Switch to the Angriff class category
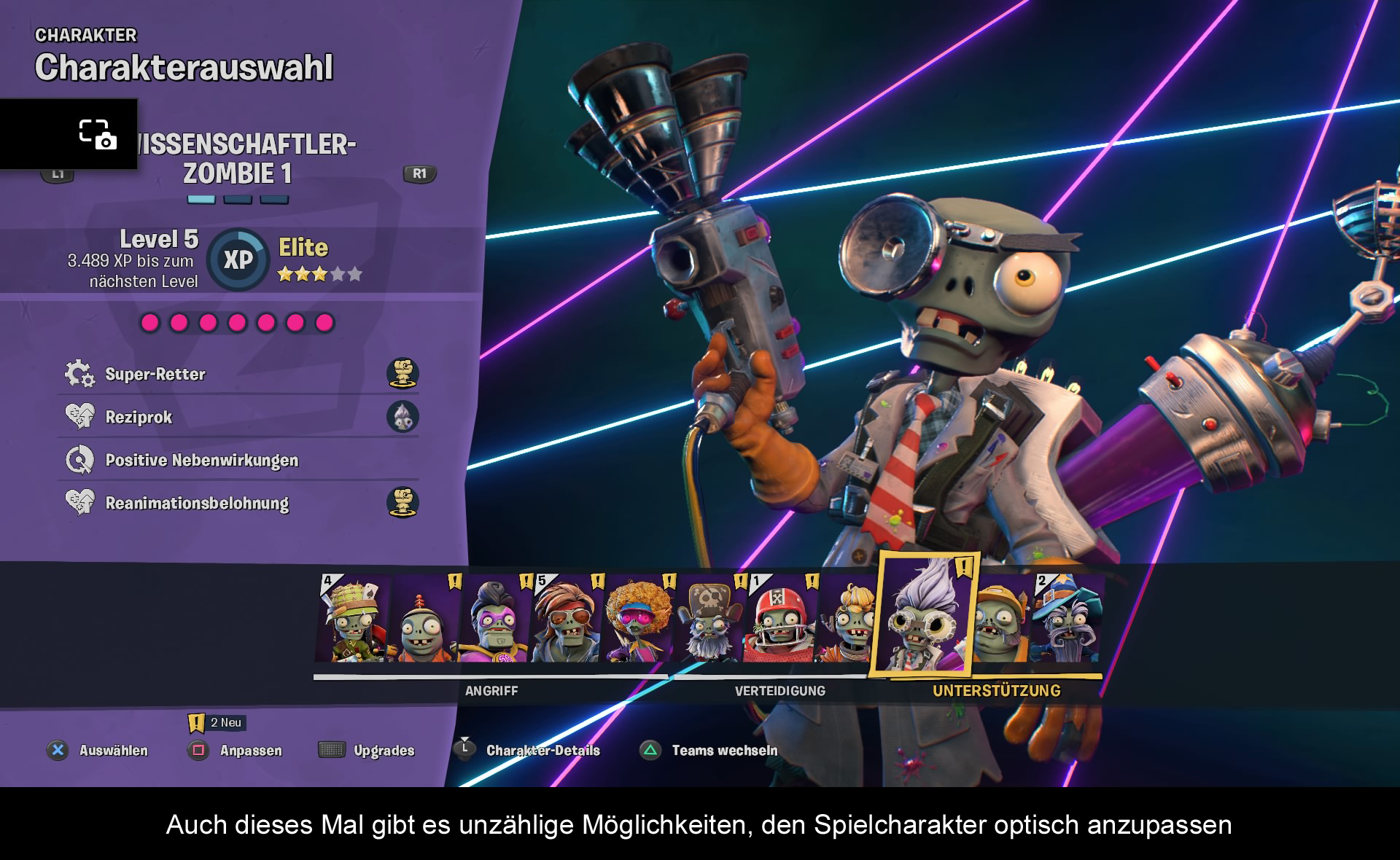 click(x=491, y=690)
